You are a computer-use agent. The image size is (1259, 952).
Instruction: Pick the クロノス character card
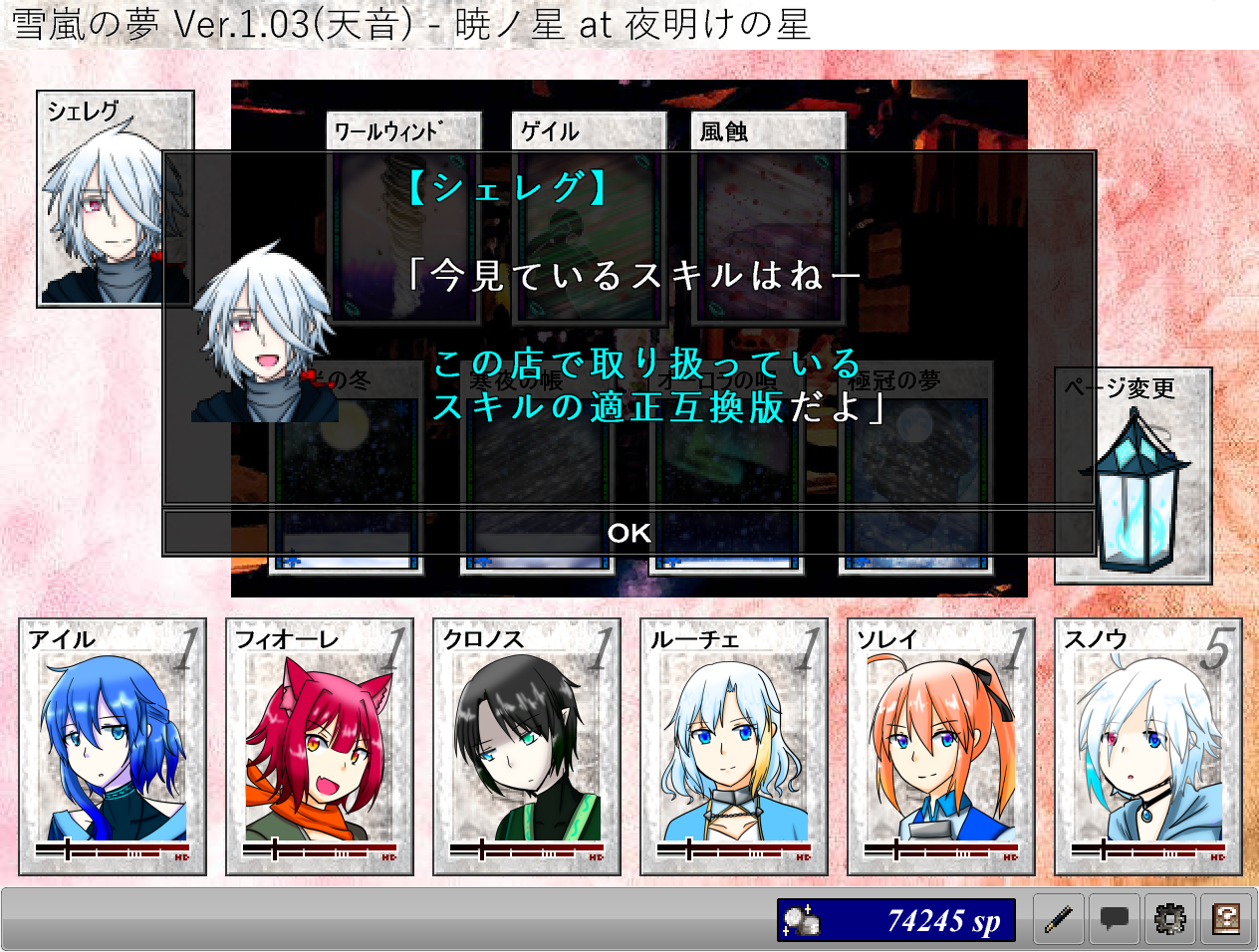(x=527, y=747)
